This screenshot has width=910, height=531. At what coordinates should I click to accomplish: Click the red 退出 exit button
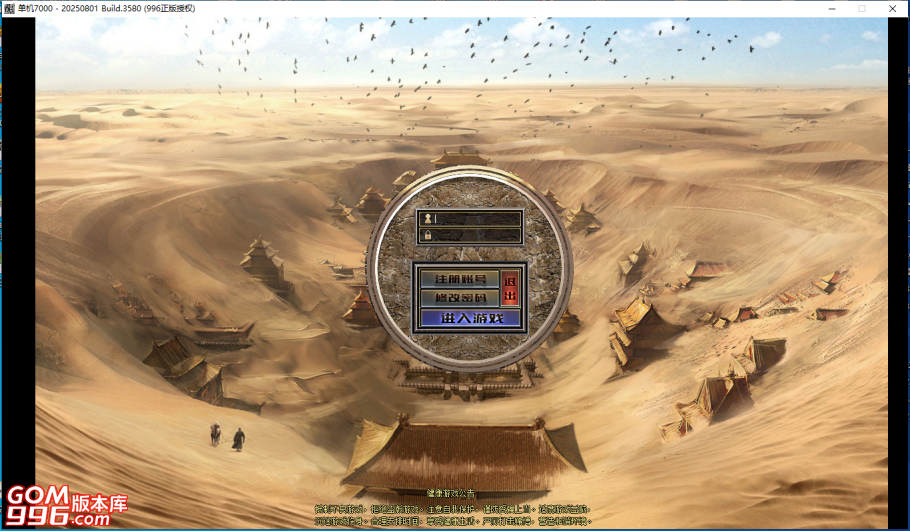[511, 288]
